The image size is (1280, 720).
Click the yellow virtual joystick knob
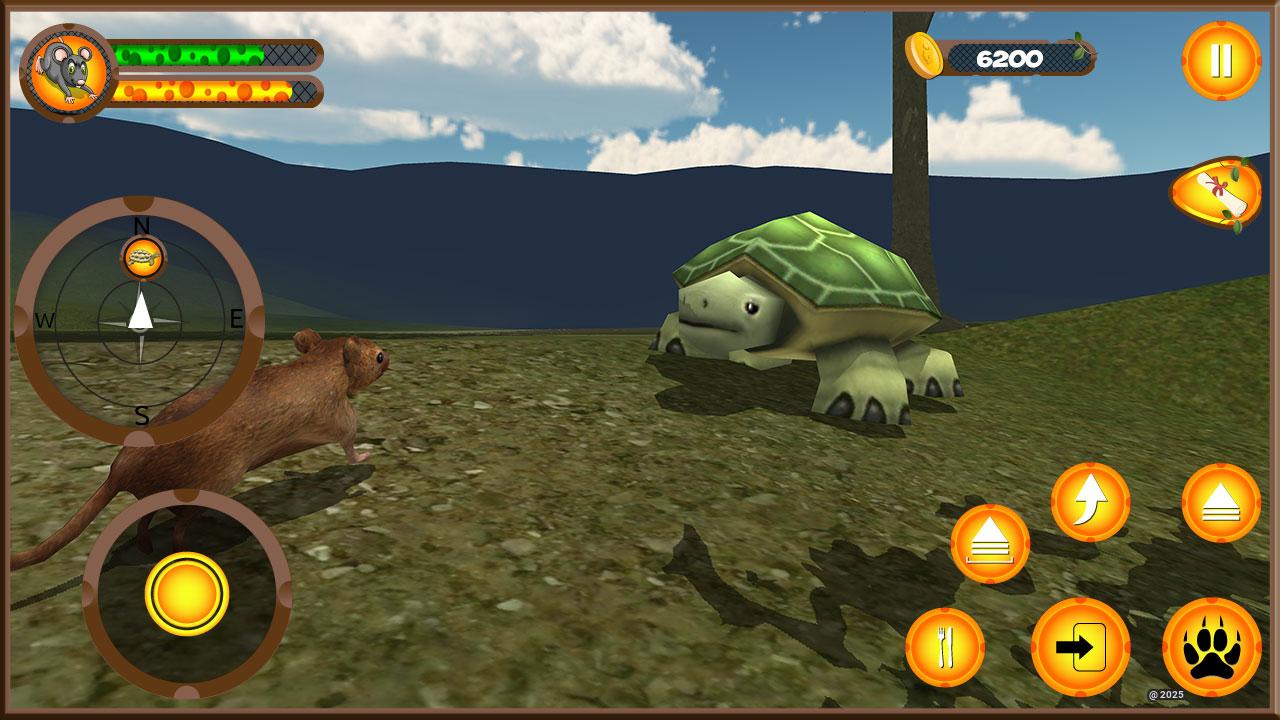[x=187, y=594]
